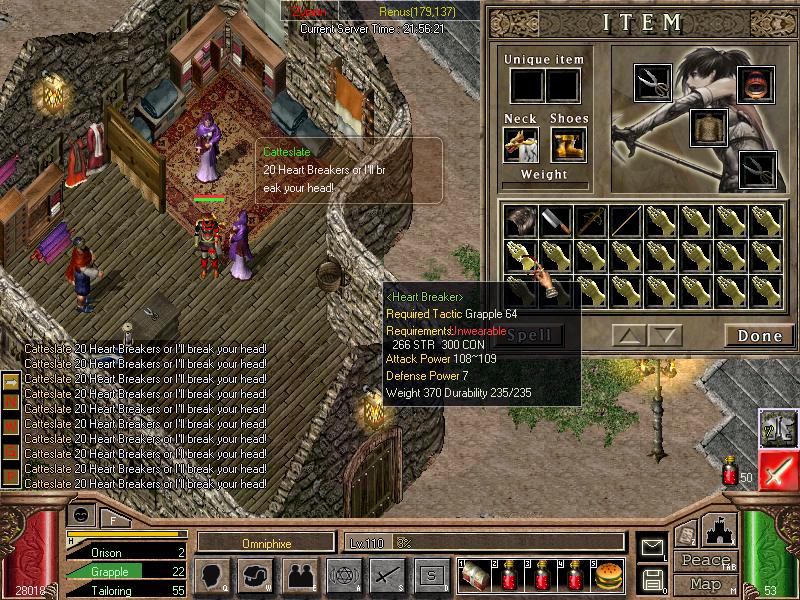
Task: Page the inventory down with the down arrow
Action: point(663,336)
